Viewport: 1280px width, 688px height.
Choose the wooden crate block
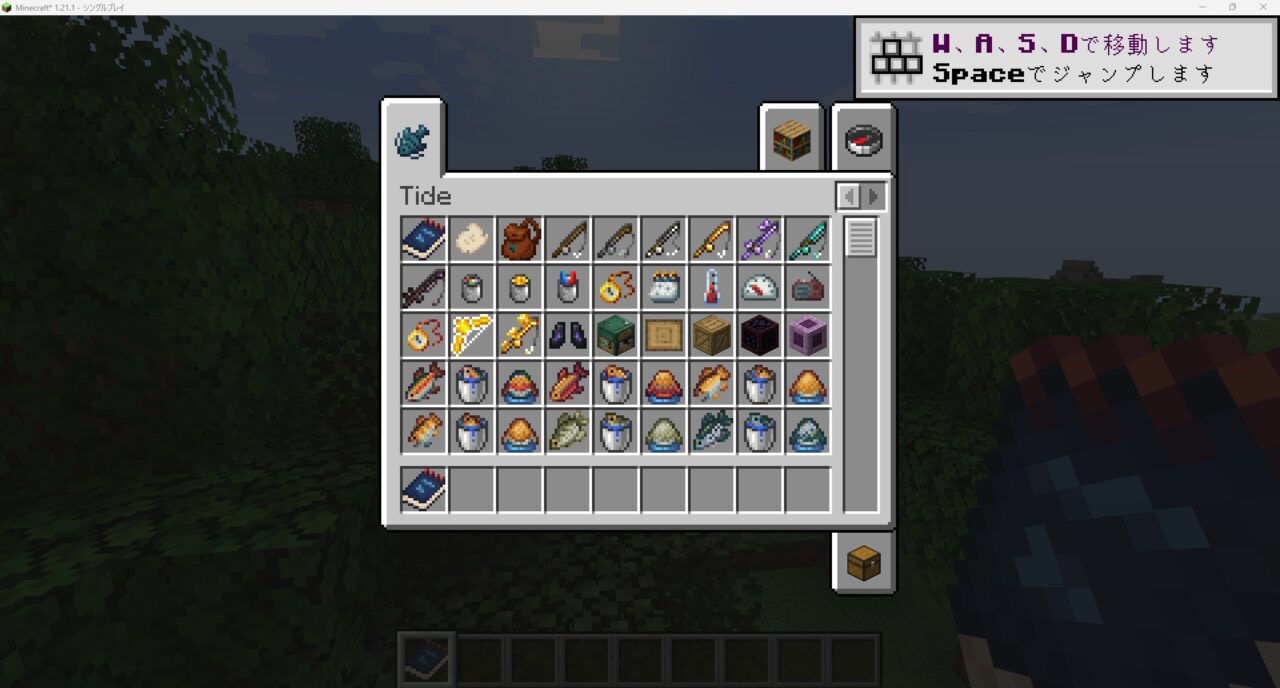coord(712,336)
